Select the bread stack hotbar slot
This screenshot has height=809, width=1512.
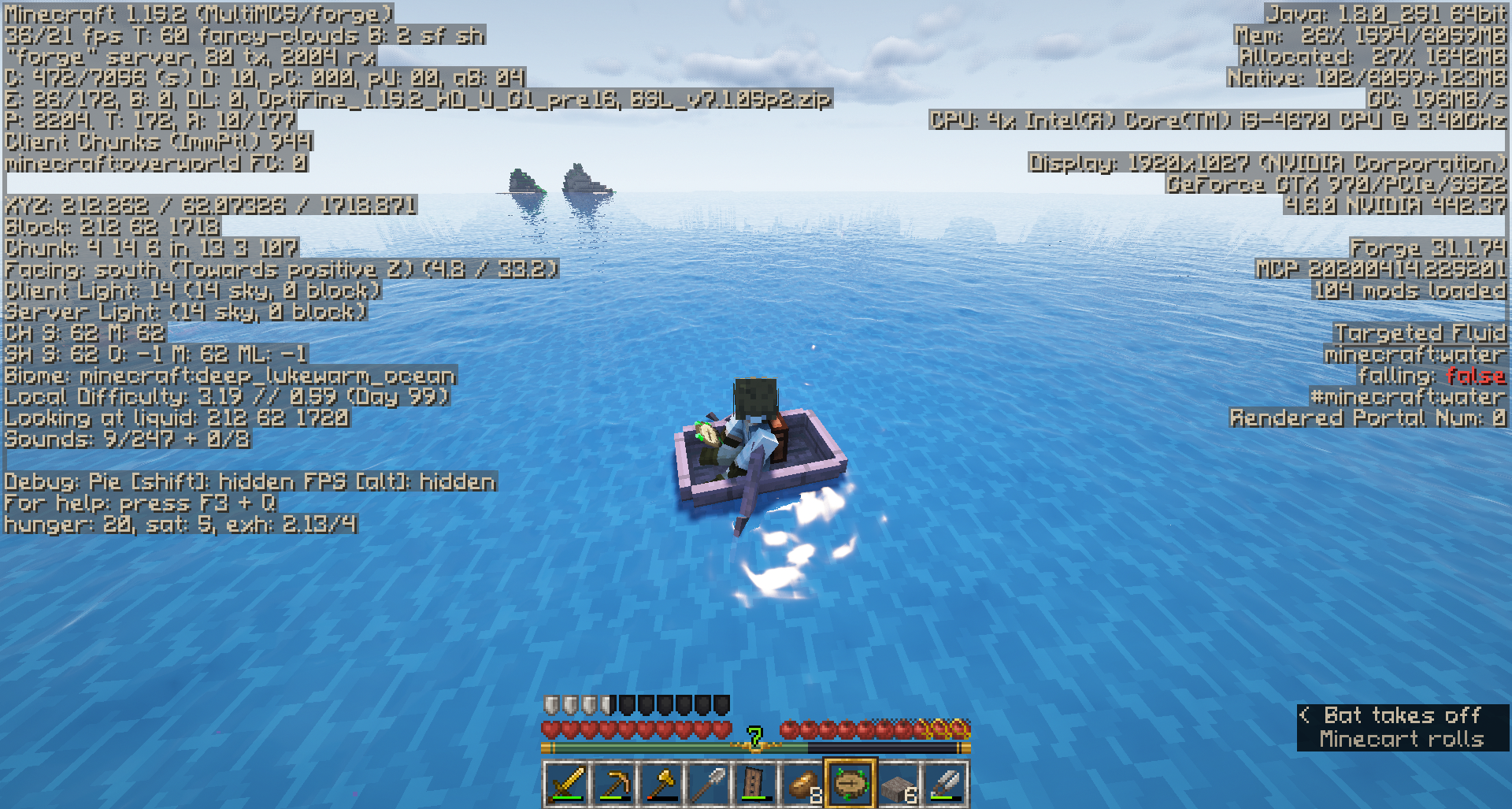[x=802, y=784]
